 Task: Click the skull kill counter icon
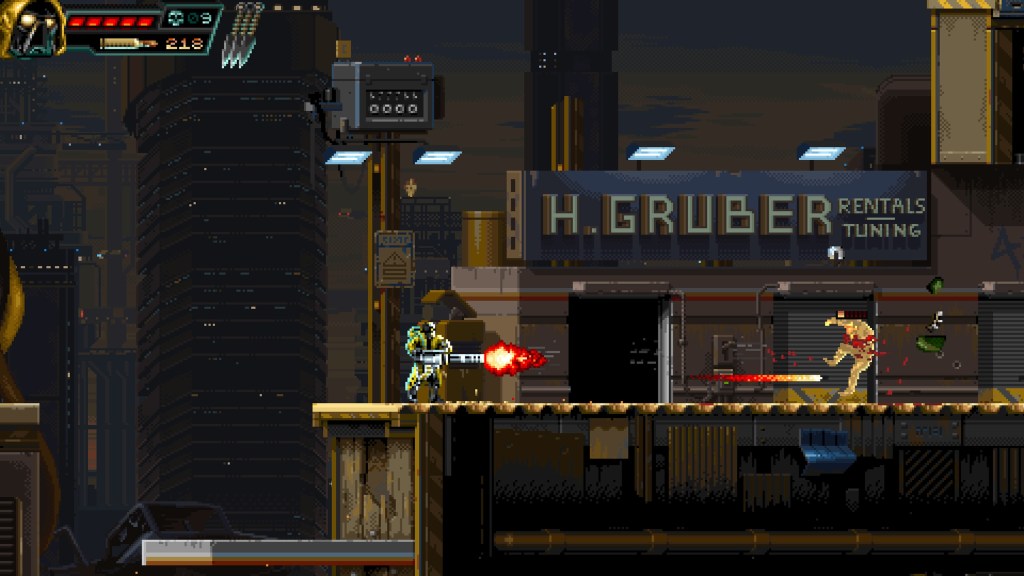pyautogui.click(x=176, y=18)
